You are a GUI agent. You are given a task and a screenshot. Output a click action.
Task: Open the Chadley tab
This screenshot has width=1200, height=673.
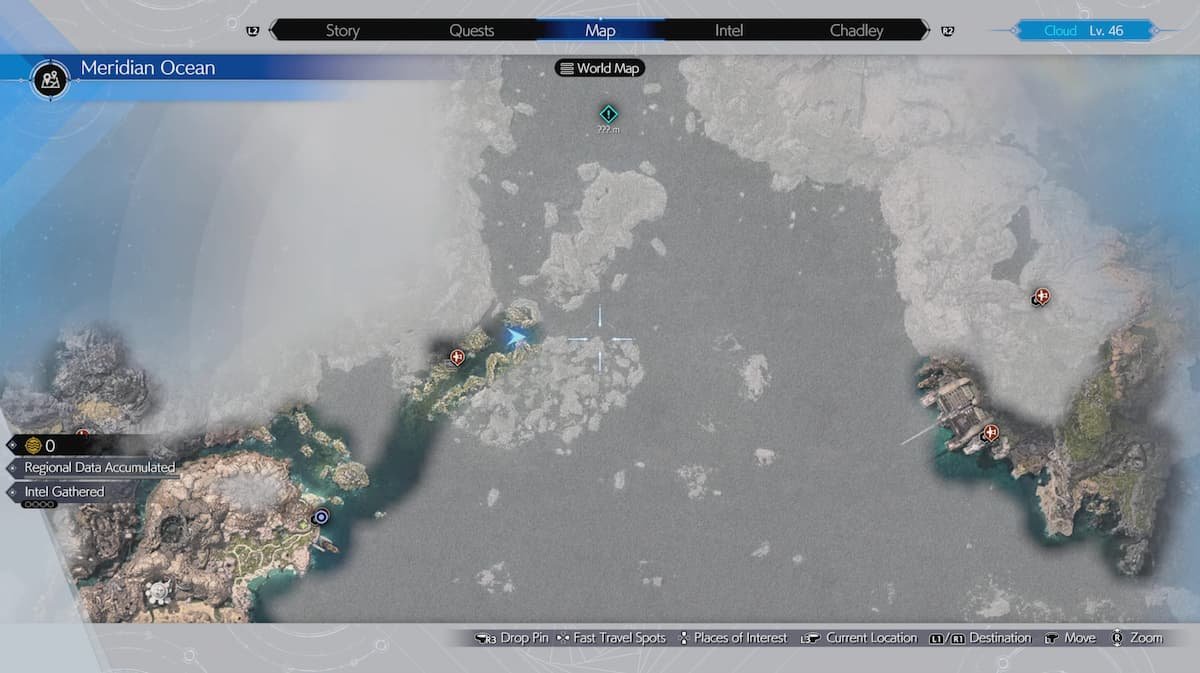pyautogui.click(x=856, y=30)
